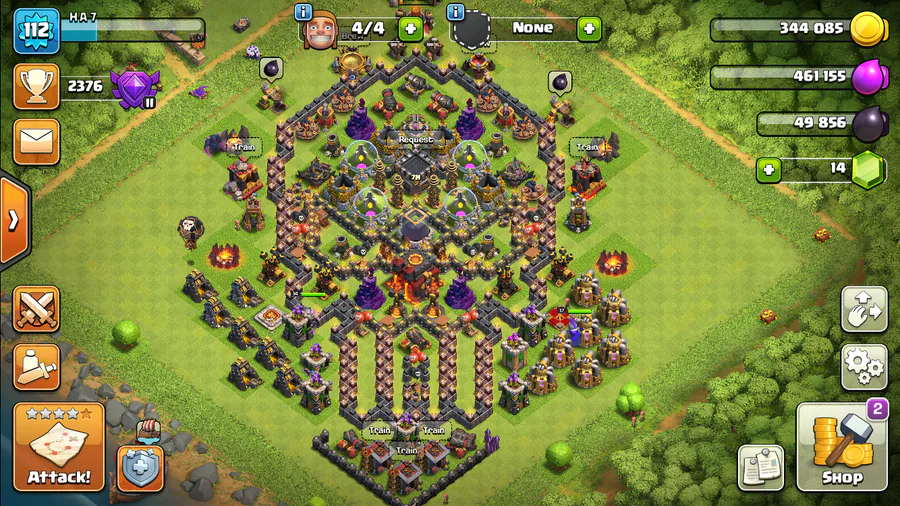Expand the orange side panel arrow
900x506 pixels.
pos(14,221)
